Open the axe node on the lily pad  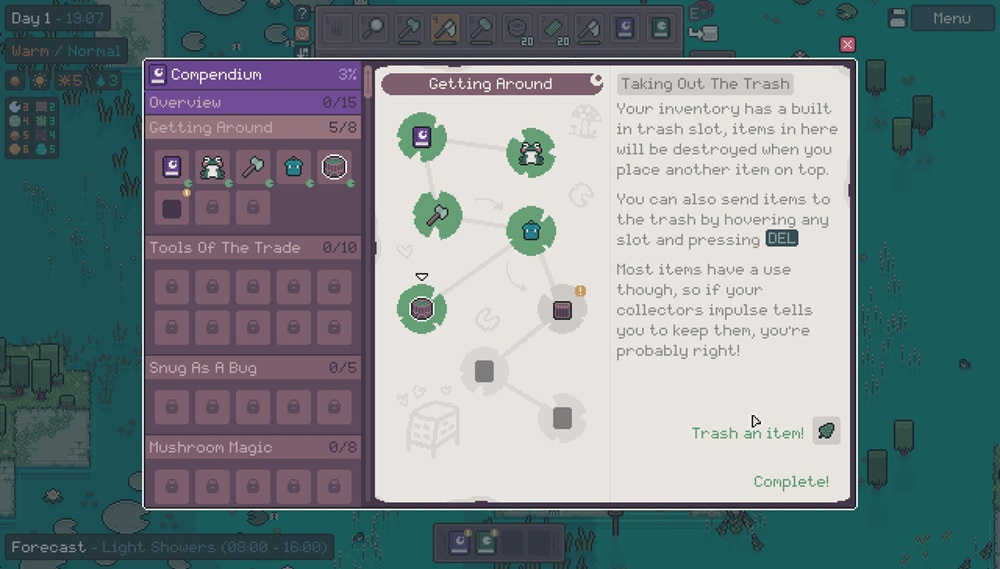437,214
